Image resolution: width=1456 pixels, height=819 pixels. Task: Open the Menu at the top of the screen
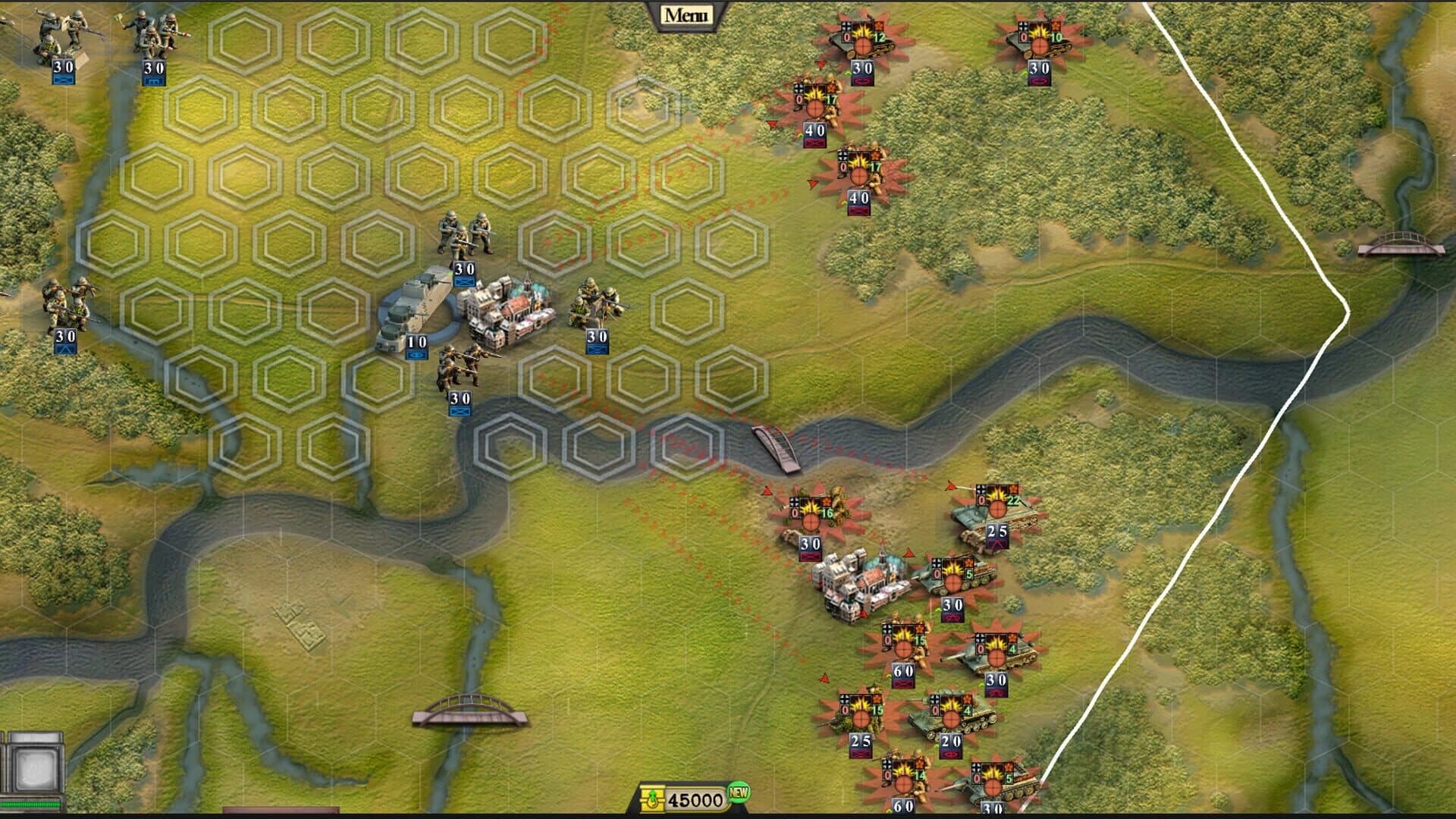pyautogui.click(x=686, y=13)
